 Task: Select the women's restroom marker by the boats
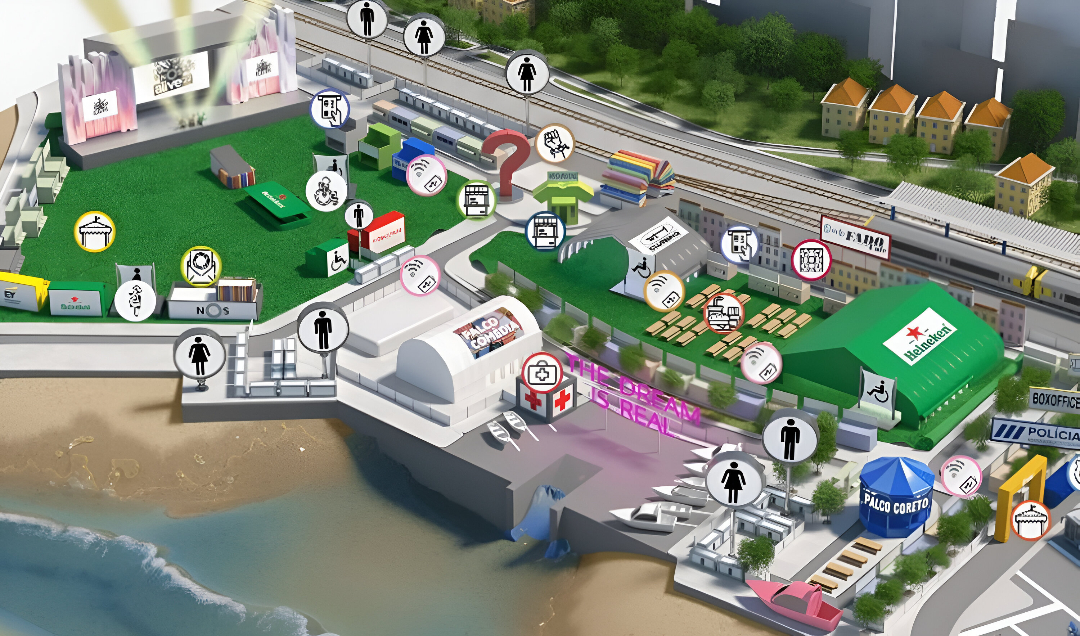(735, 483)
